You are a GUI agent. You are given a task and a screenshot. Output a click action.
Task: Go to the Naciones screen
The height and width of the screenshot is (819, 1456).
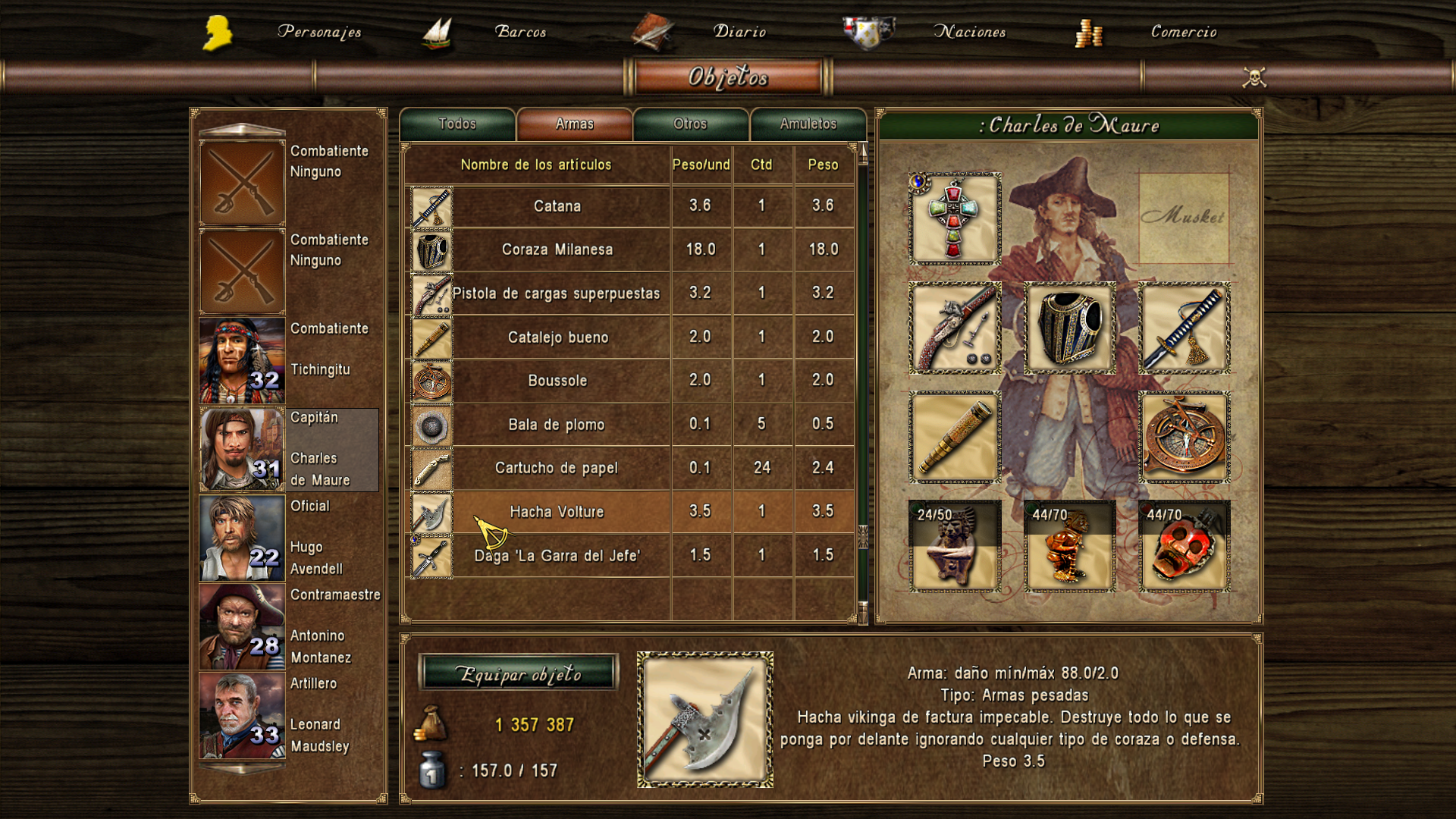click(x=968, y=32)
